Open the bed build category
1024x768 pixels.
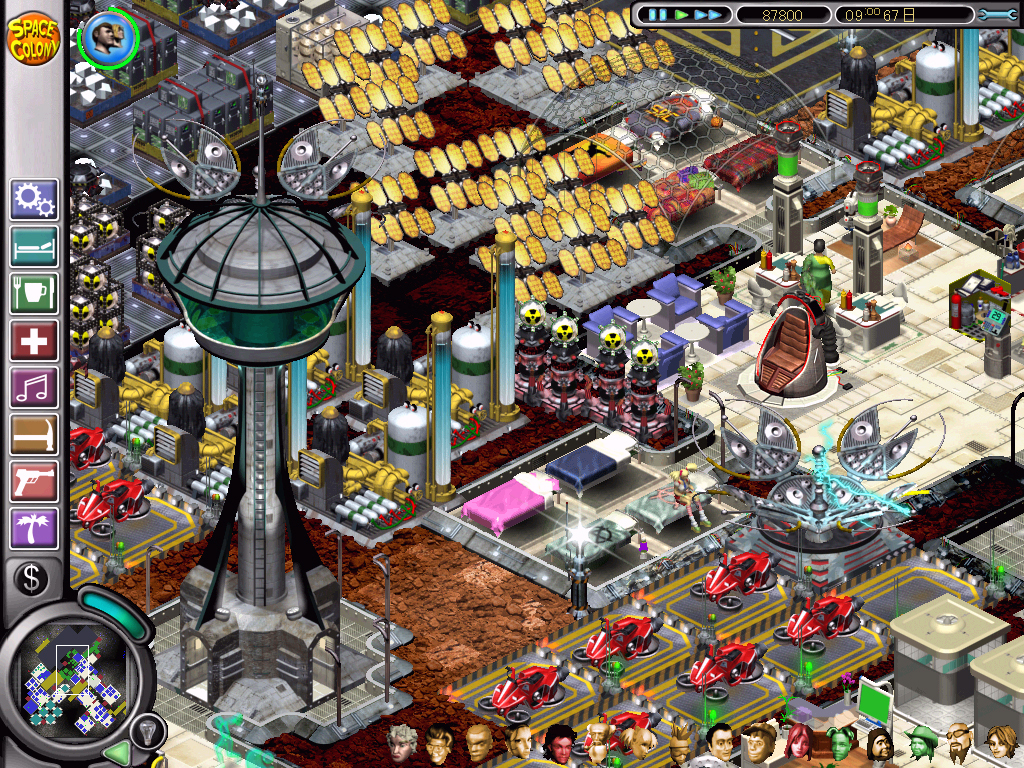[x=34, y=247]
